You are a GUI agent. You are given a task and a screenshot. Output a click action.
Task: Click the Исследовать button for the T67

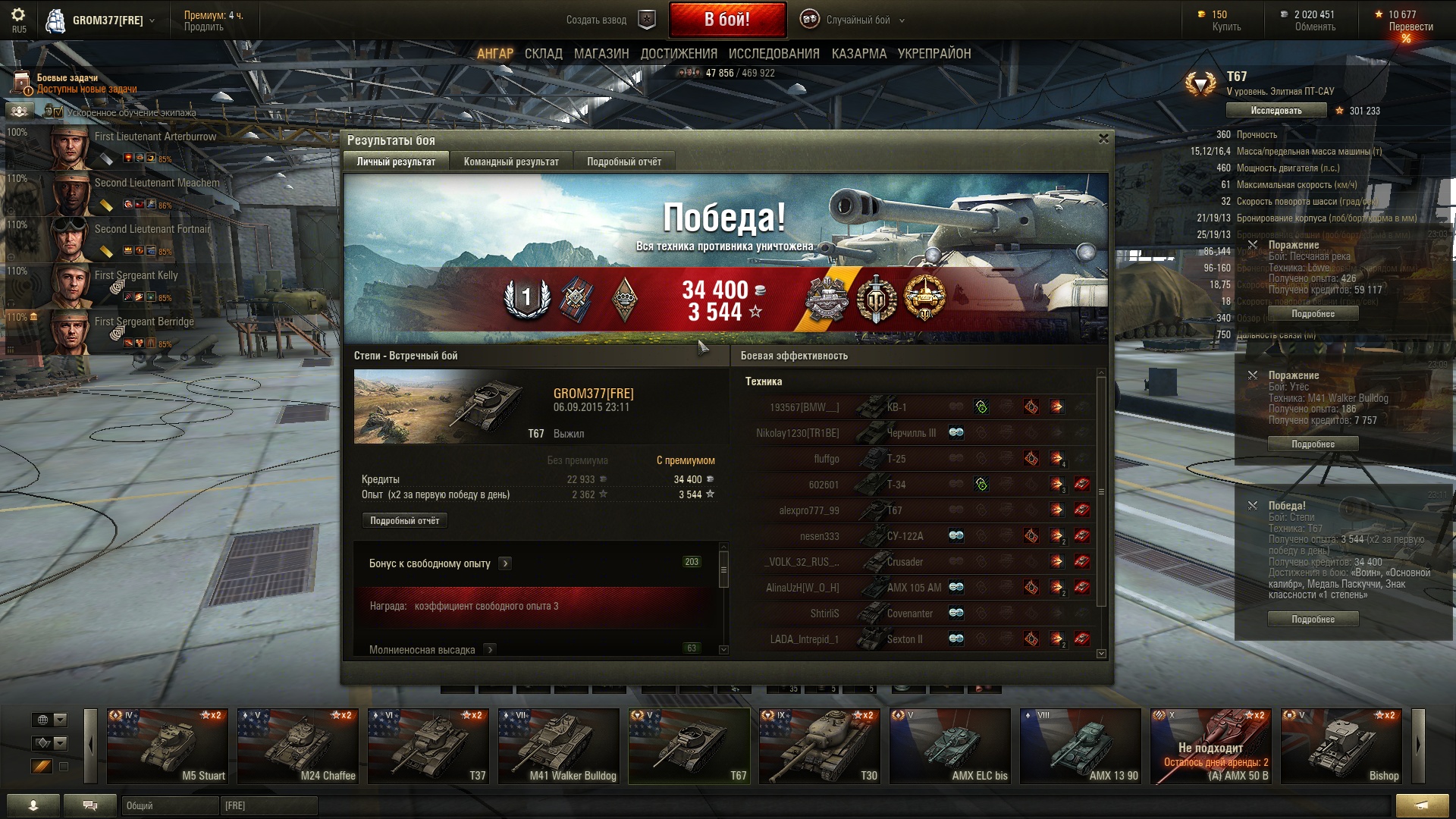[x=1276, y=111]
